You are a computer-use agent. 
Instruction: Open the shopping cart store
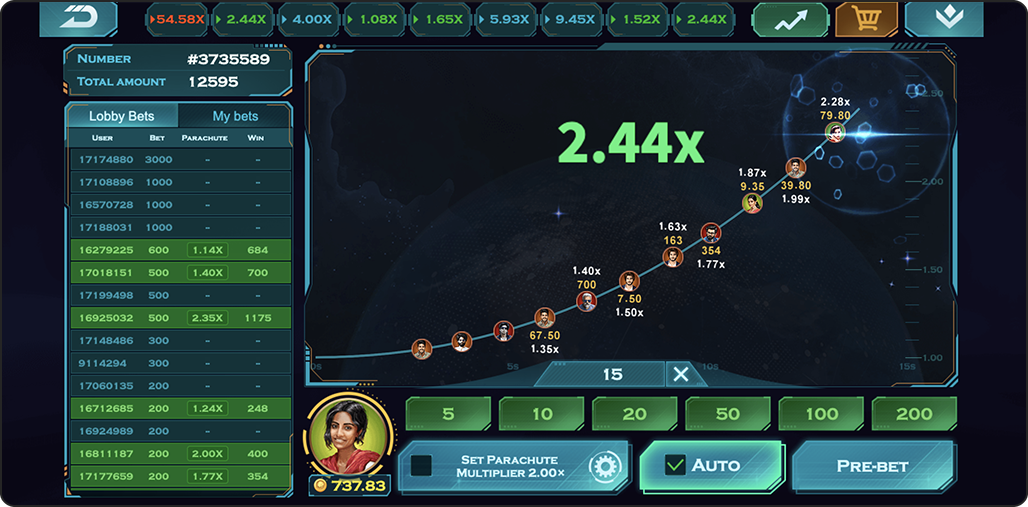coord(866,18)
